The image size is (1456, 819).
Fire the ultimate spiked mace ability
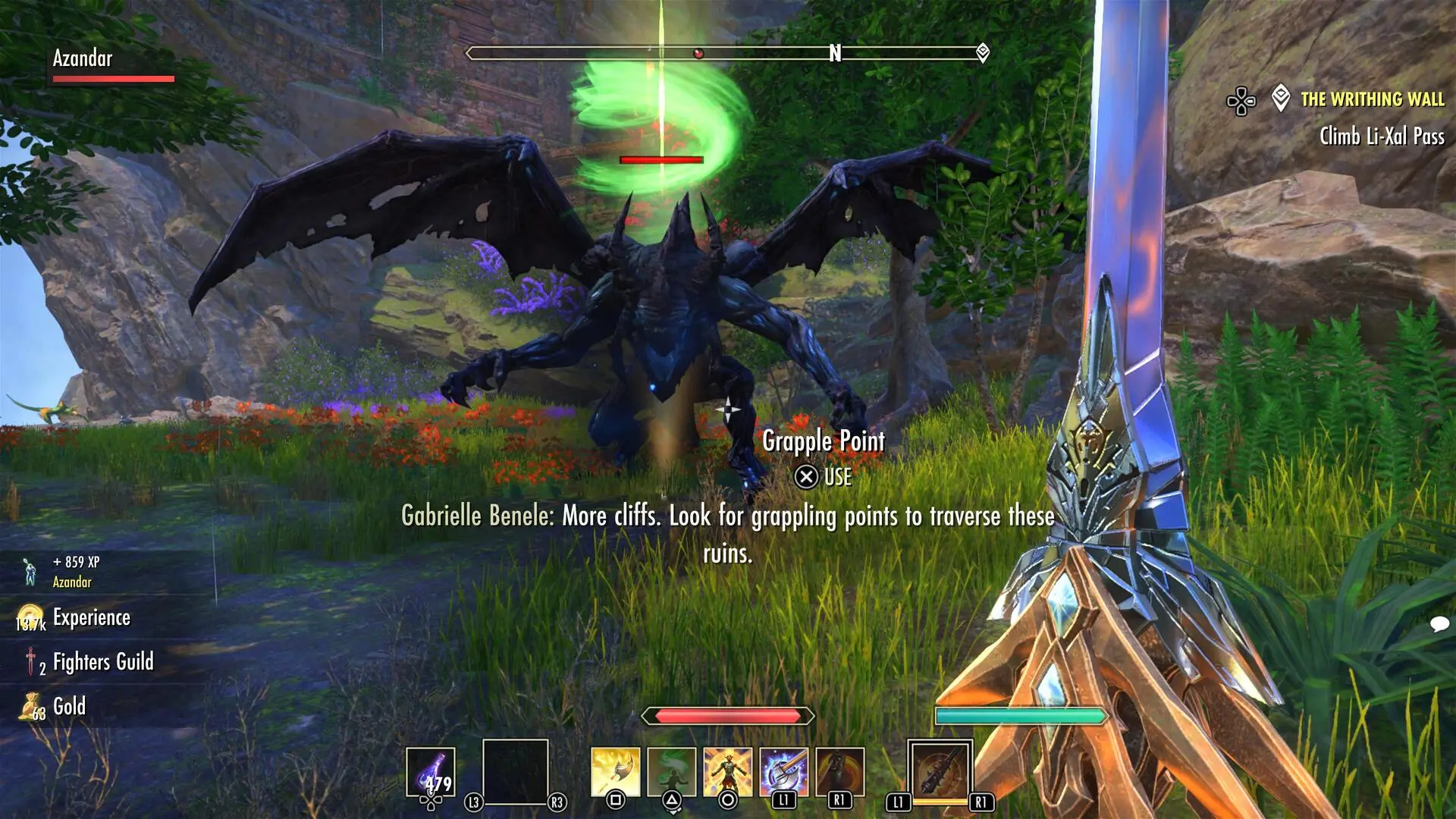tap(940, 770)
